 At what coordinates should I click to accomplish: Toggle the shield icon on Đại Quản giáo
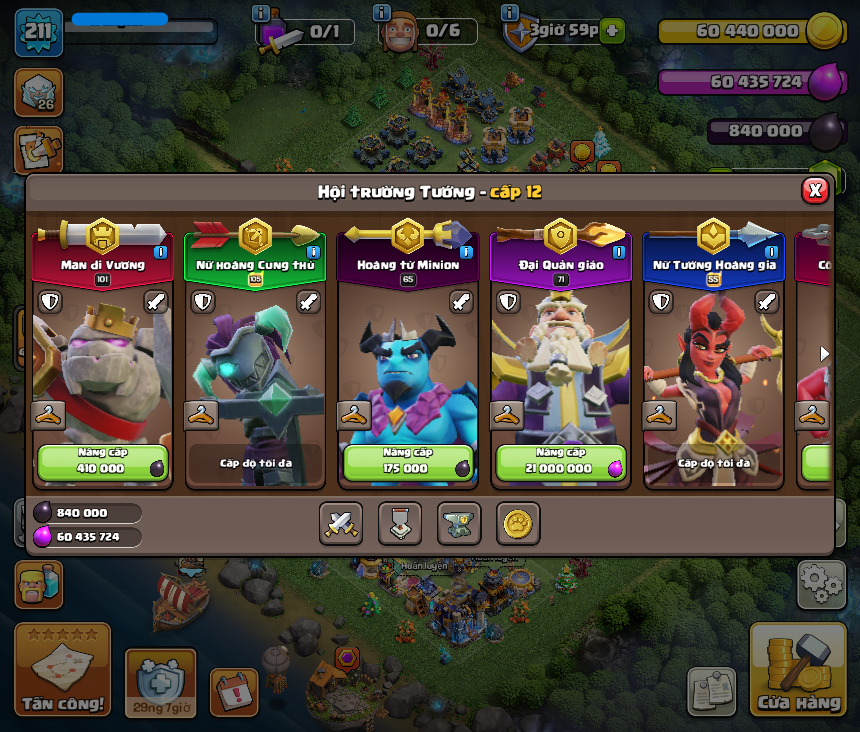(508, 301)
